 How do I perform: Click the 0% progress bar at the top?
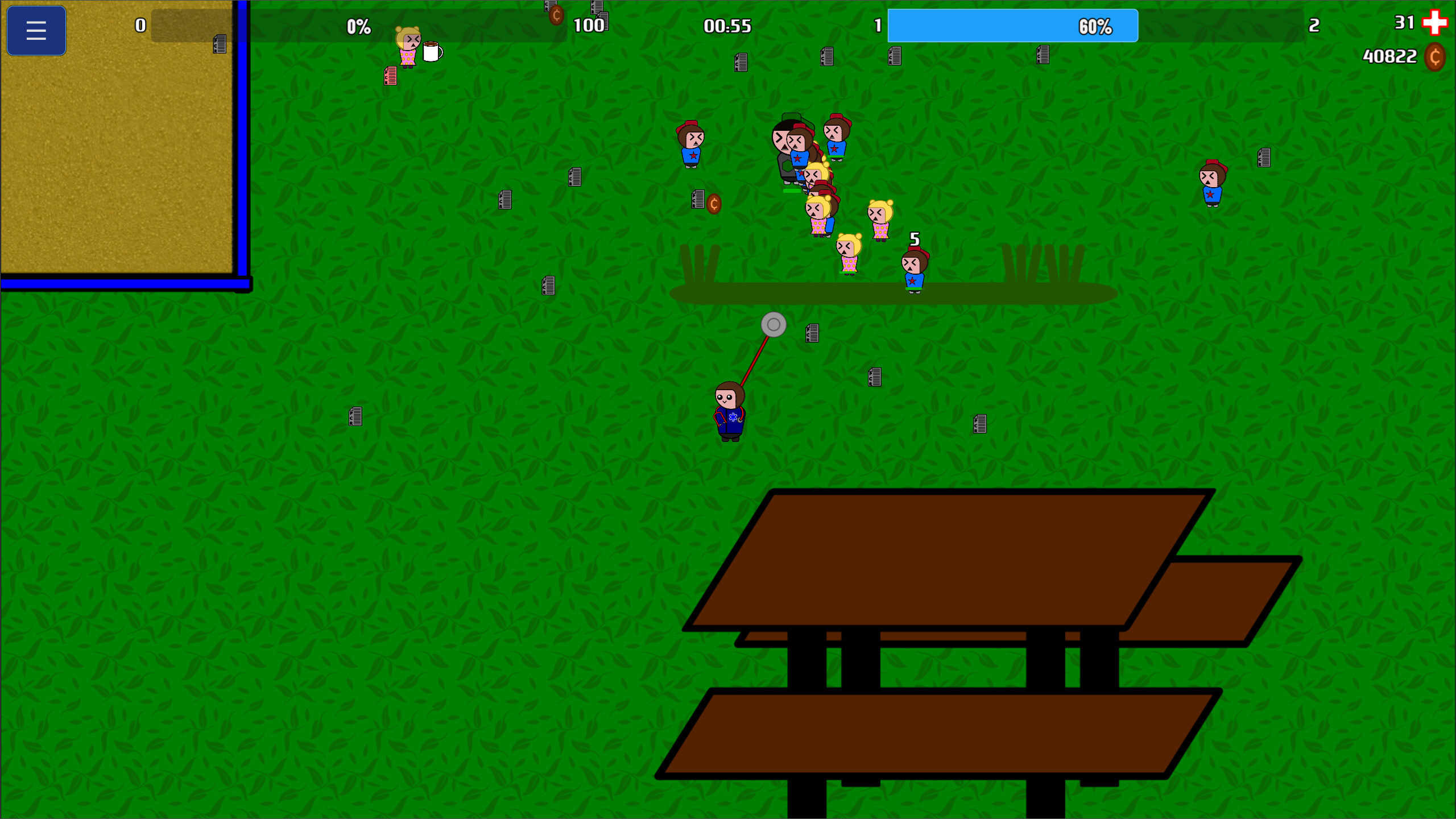358,25
